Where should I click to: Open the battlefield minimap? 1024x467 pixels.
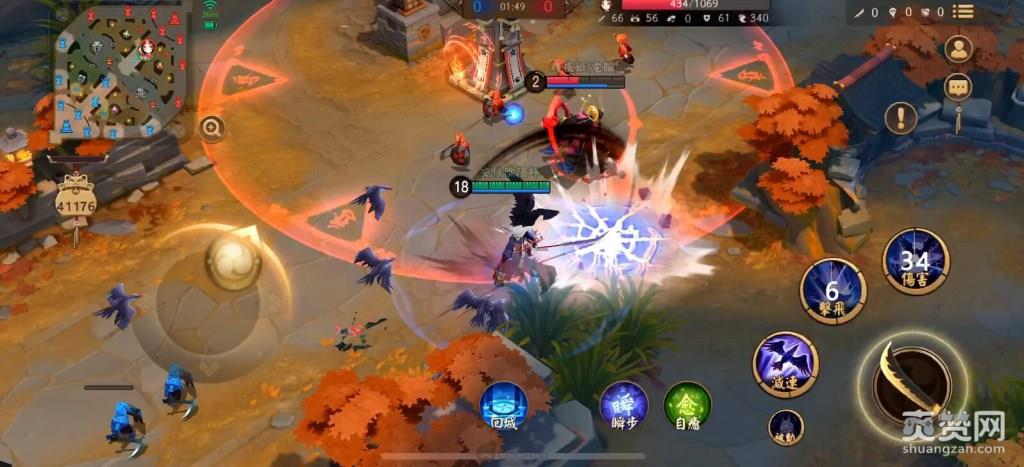point(122,72)
